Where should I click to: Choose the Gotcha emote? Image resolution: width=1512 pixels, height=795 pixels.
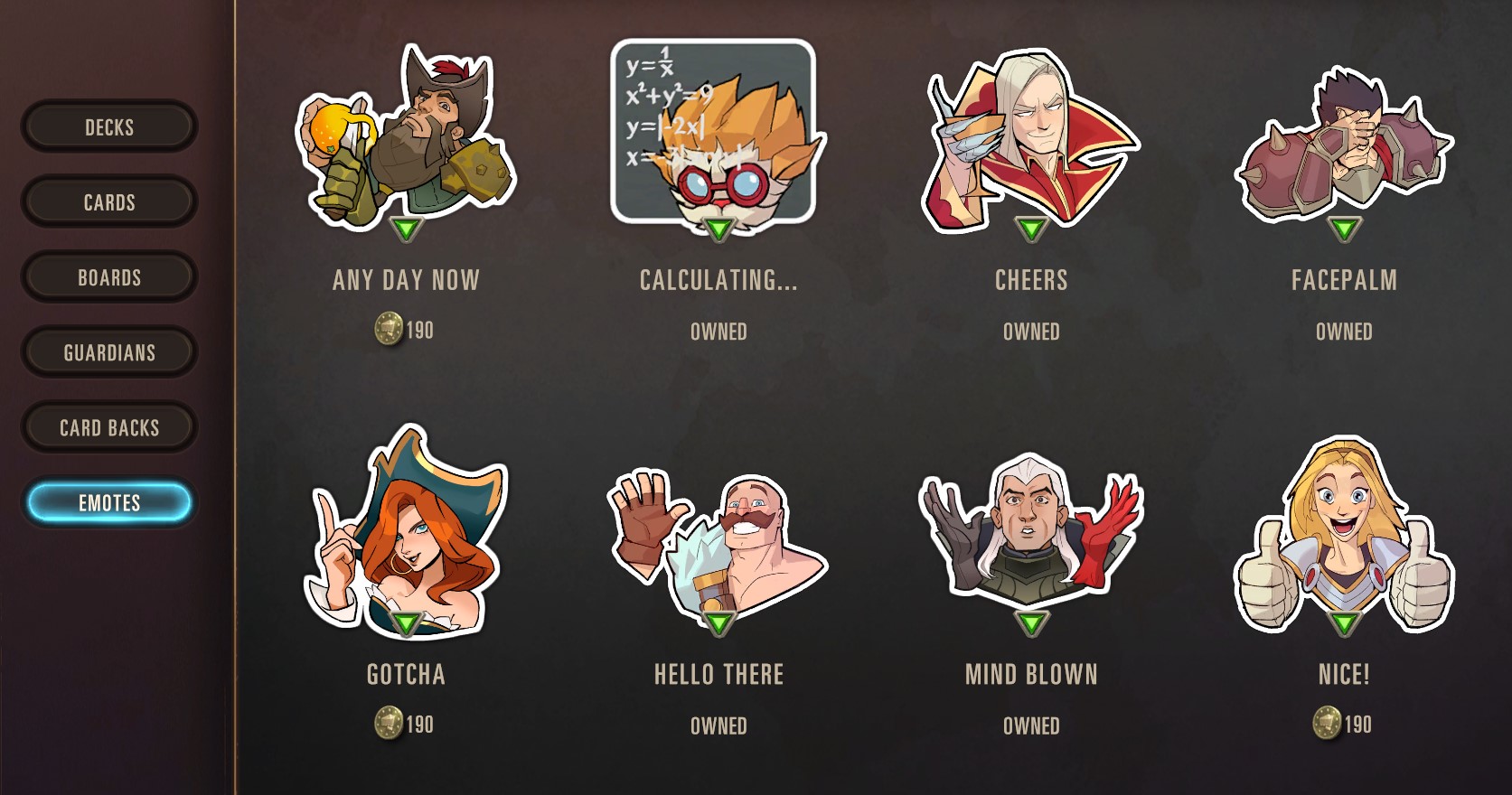point(406,533)
